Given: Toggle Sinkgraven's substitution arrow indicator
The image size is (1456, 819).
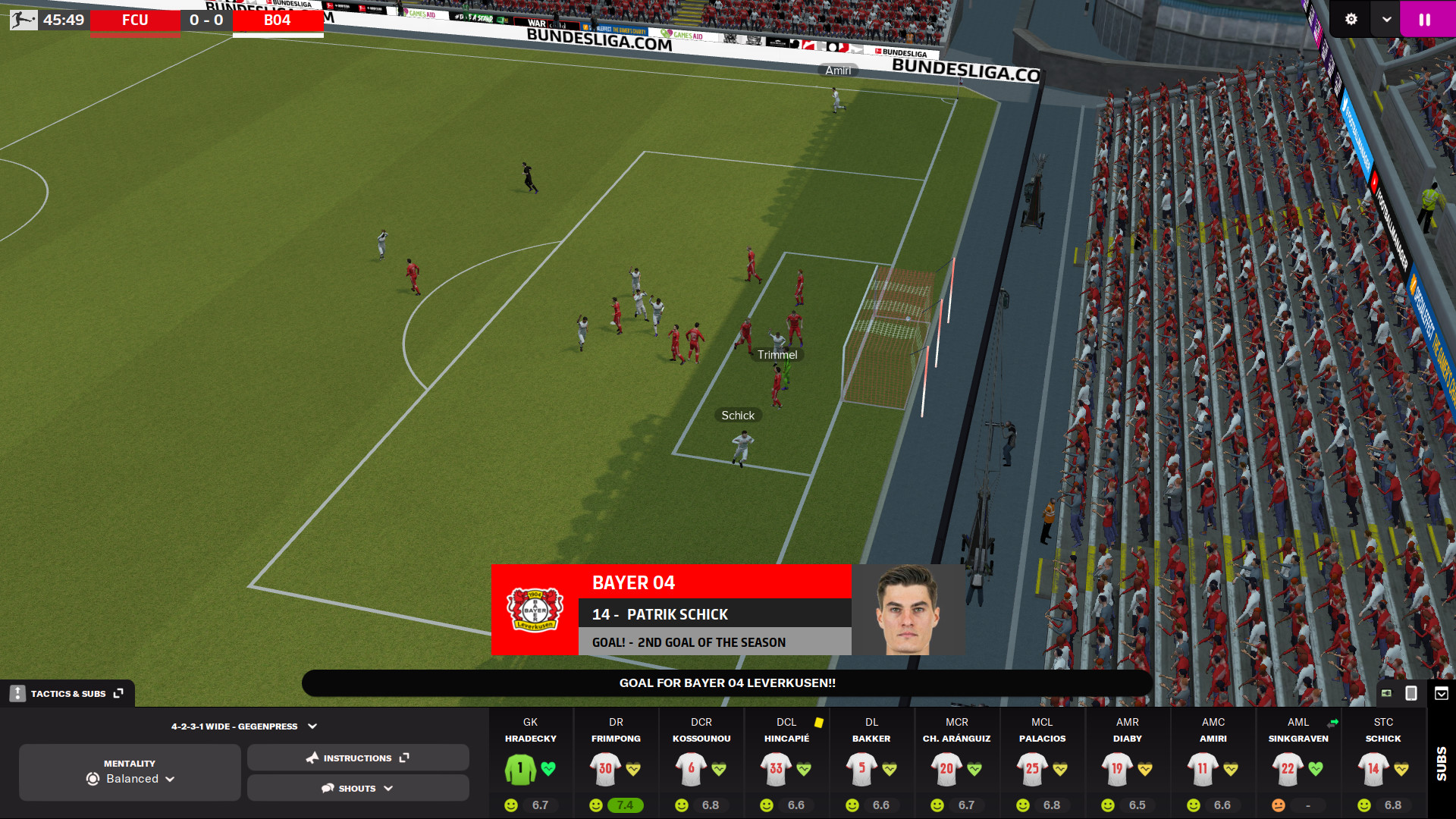Looking at the screenshot, I should click(1332, 723).
